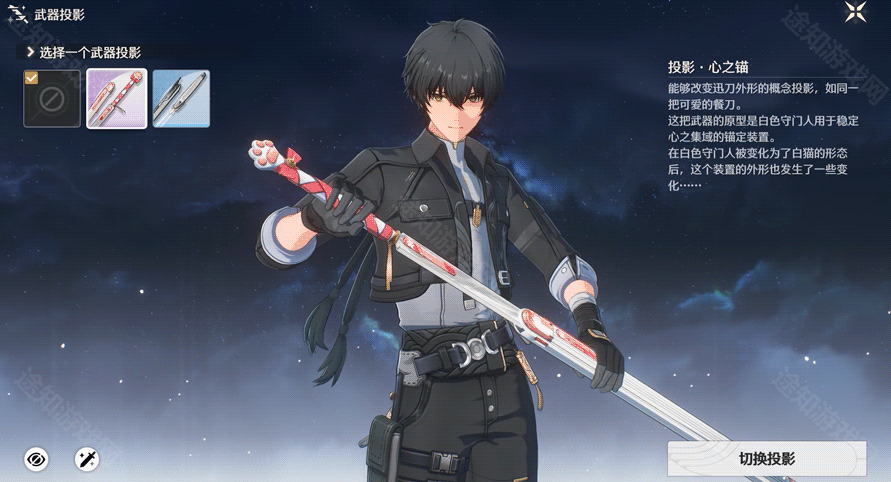Close the weapon projection screen

855,13
